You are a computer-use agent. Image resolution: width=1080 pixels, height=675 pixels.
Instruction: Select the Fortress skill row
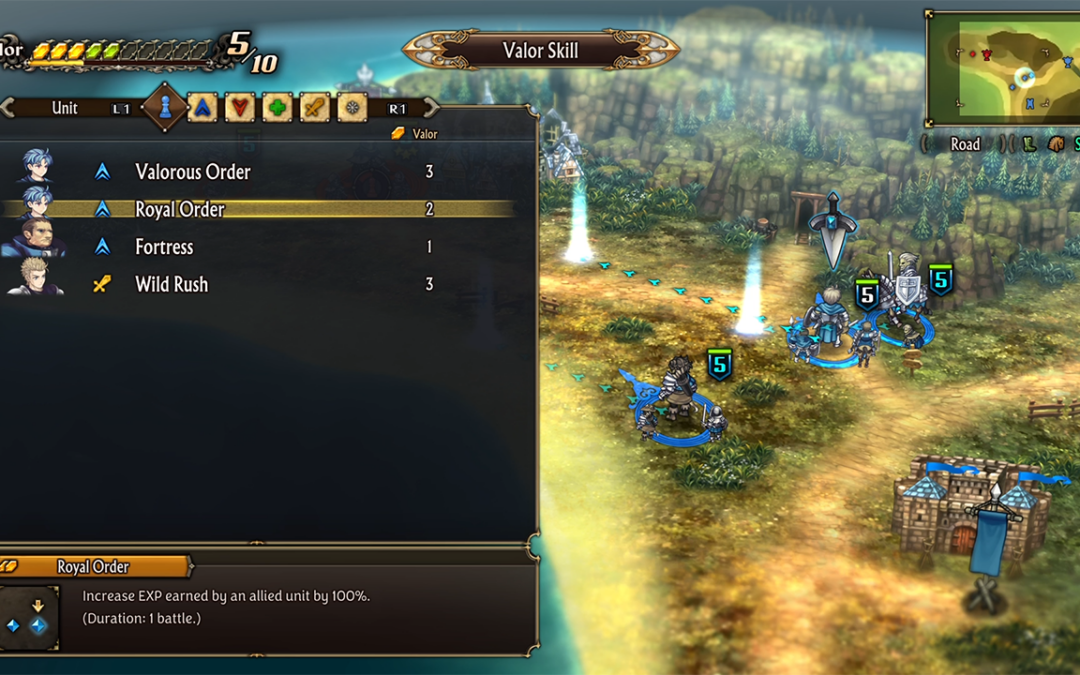pyautogui.click(x=164, y=247)
